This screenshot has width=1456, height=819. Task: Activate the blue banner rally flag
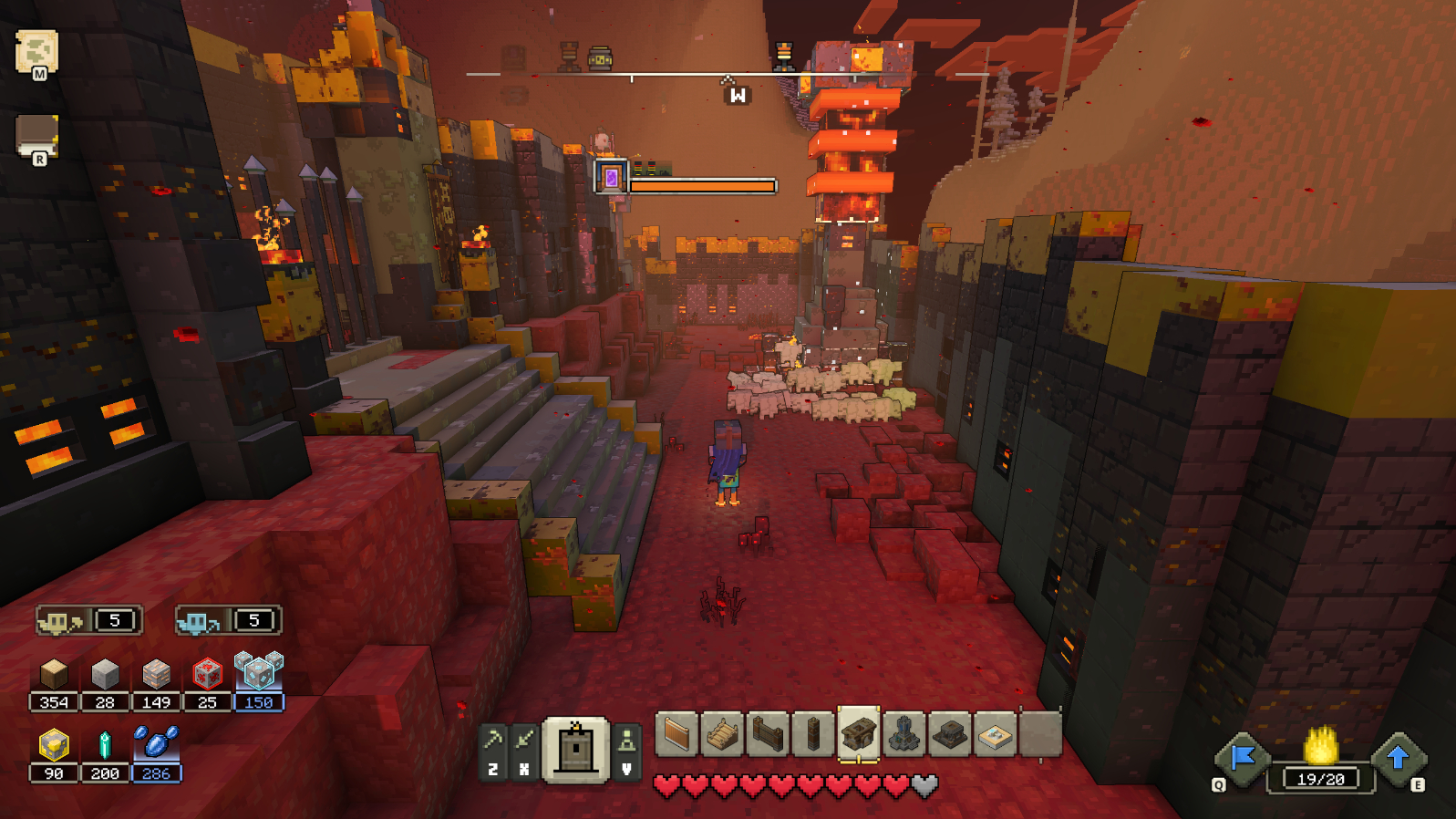[1243, 757]
